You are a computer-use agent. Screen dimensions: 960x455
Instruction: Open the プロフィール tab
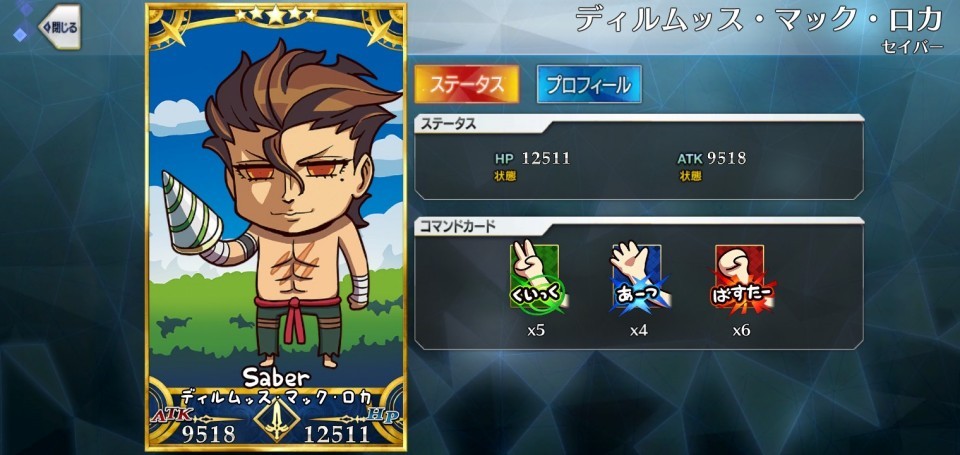pyautogui.click(x=588, y=85)
